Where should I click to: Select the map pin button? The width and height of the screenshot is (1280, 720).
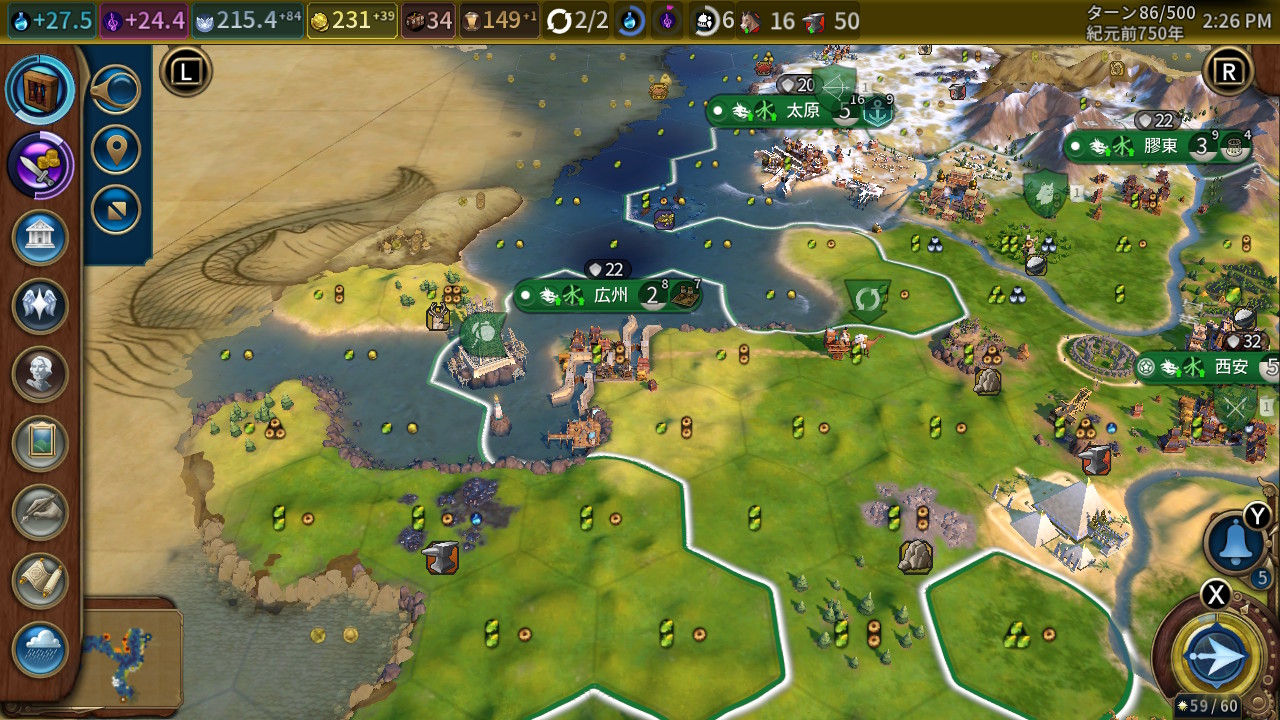[x=116, y=150]
